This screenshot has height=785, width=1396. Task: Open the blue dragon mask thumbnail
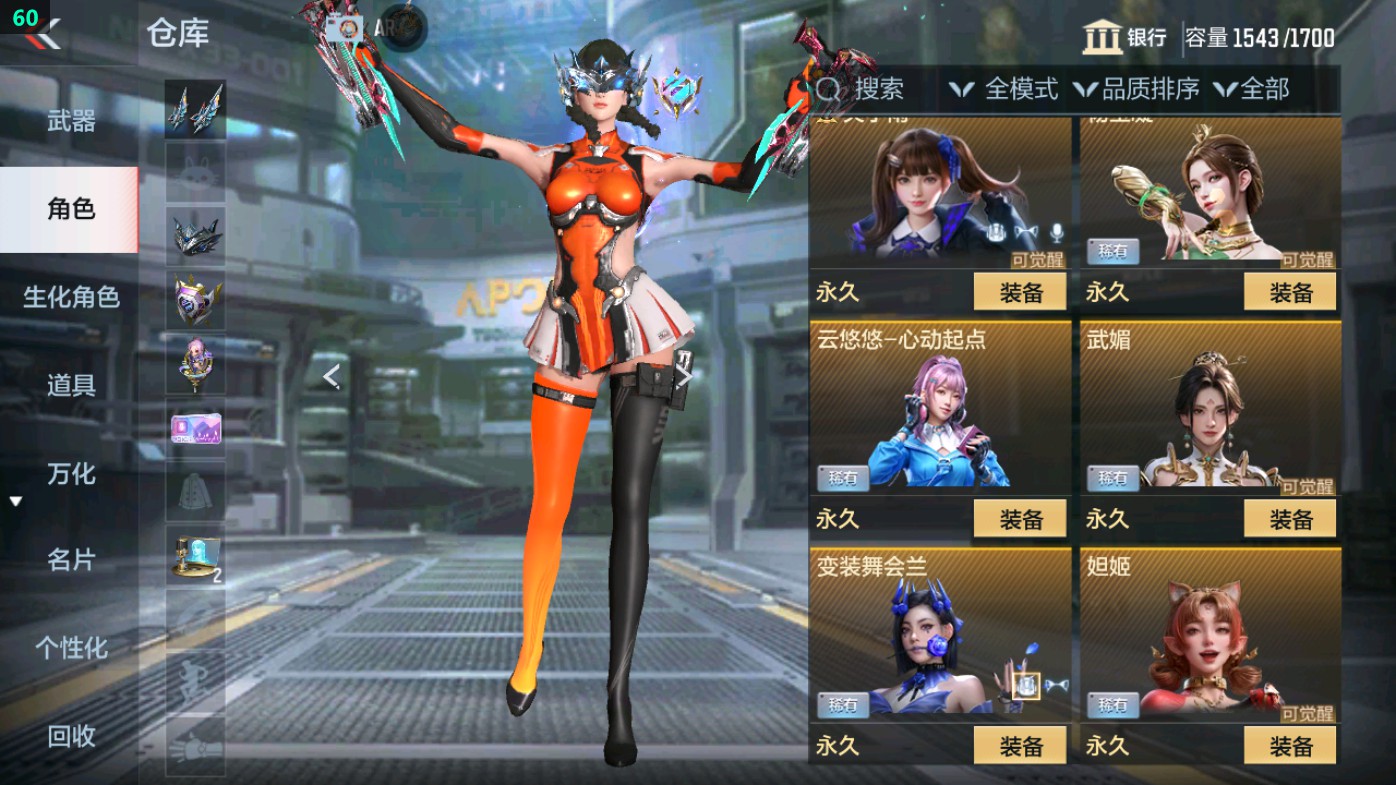coord(195,237)
